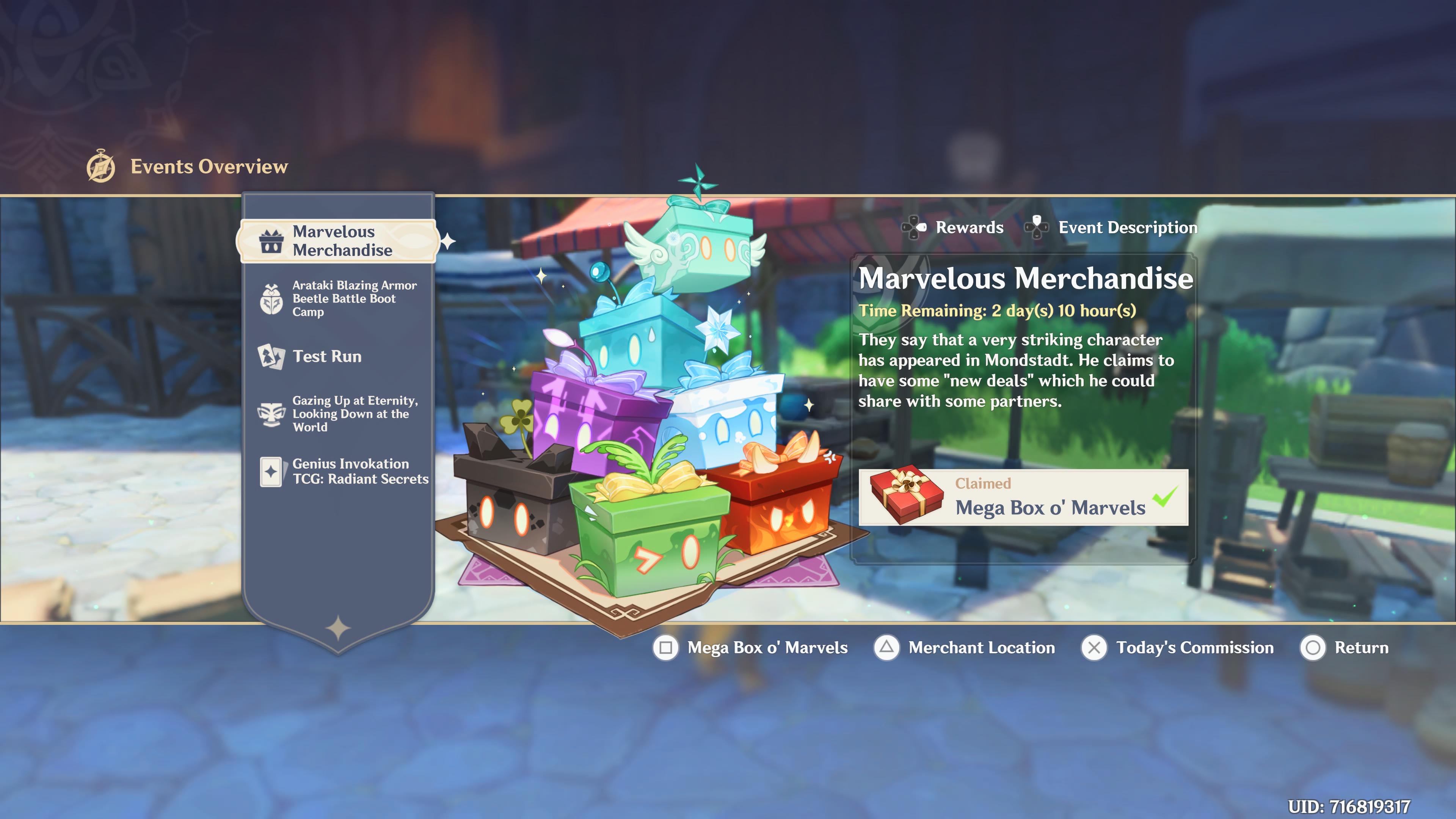1456x819 pixels.
Task: Select the Test Run cards icon
Action: (273, 357)
